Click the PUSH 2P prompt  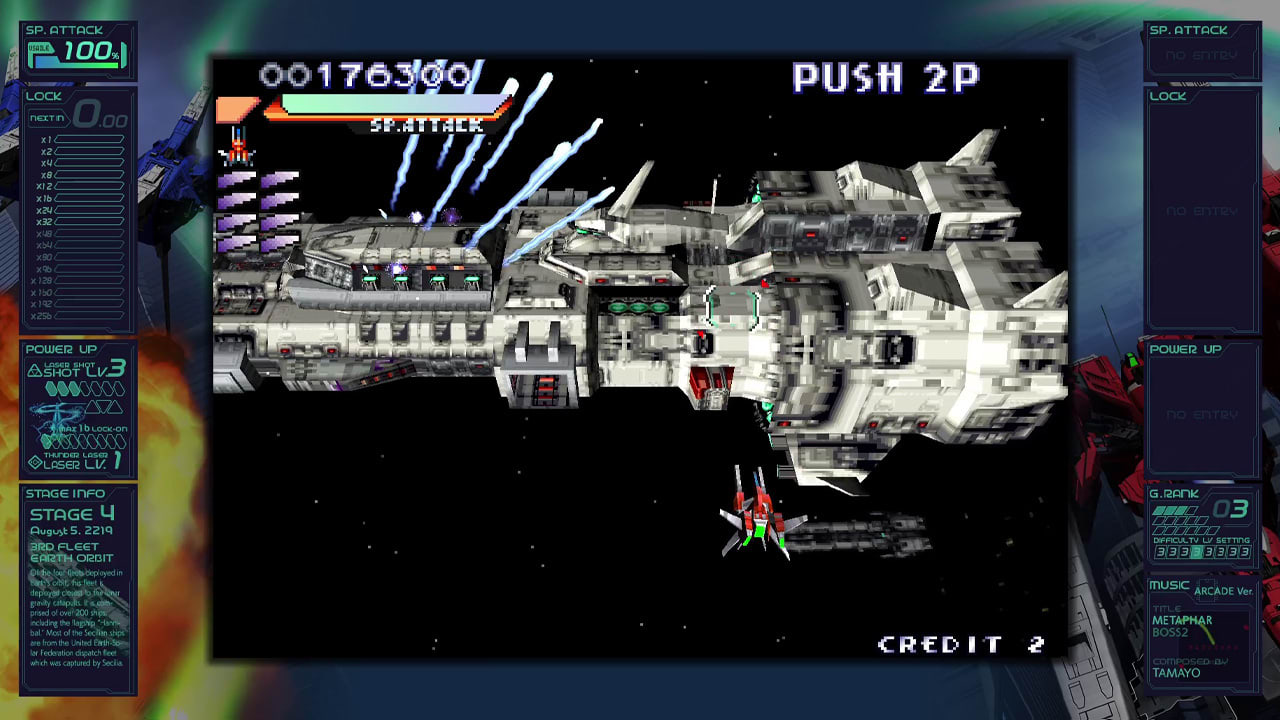[x=884, y=78]
